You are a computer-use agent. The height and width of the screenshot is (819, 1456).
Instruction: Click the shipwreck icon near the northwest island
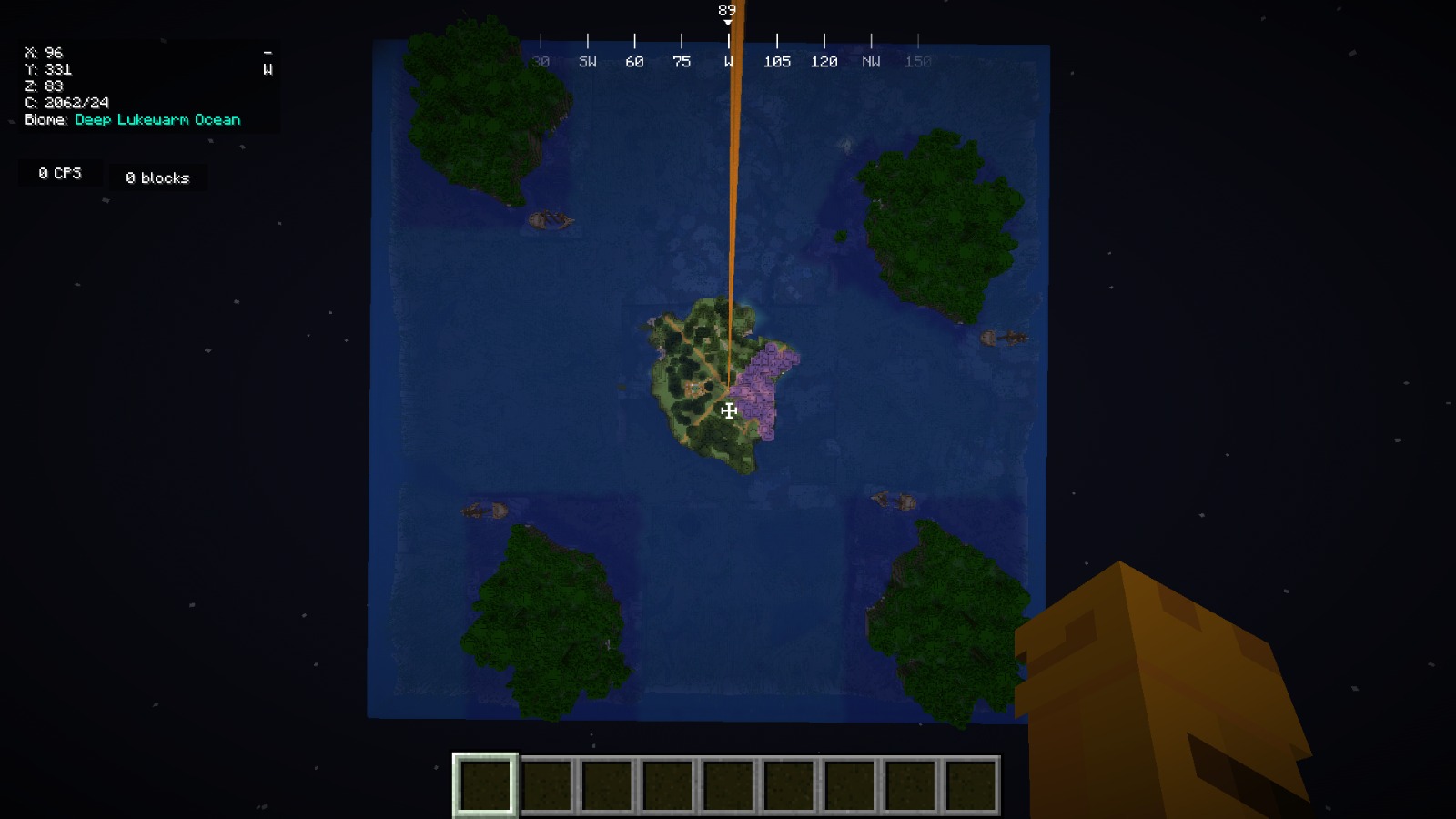click(550, 220)
